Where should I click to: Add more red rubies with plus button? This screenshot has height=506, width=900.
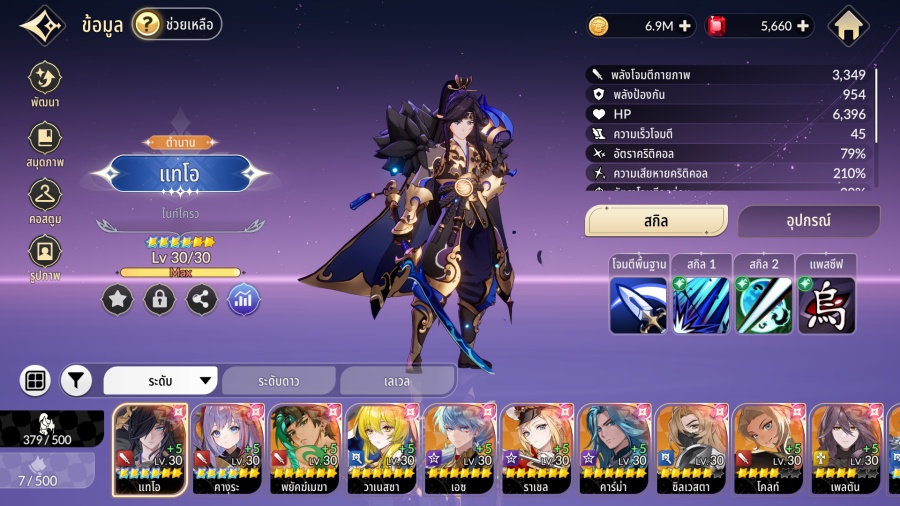point(804,26)
